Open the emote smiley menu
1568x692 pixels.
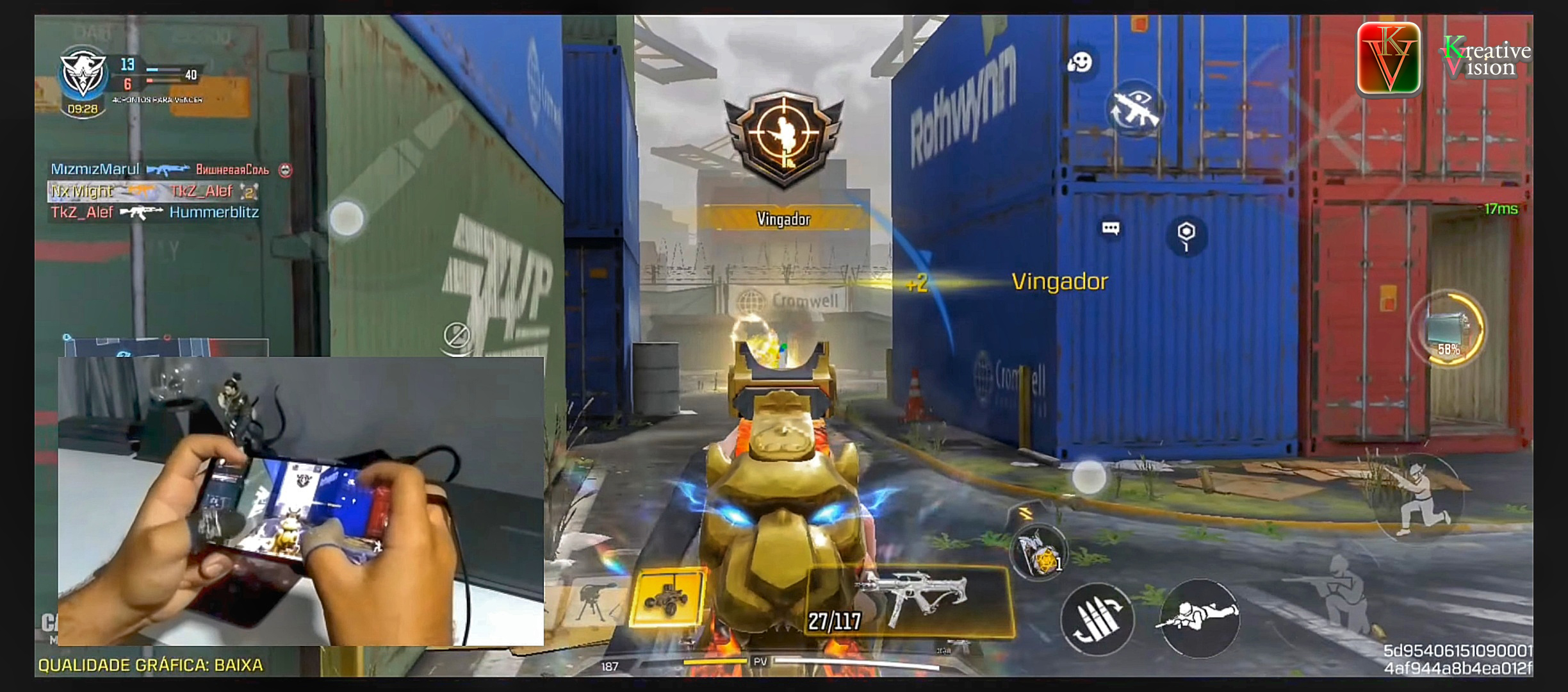(1080, 63)
